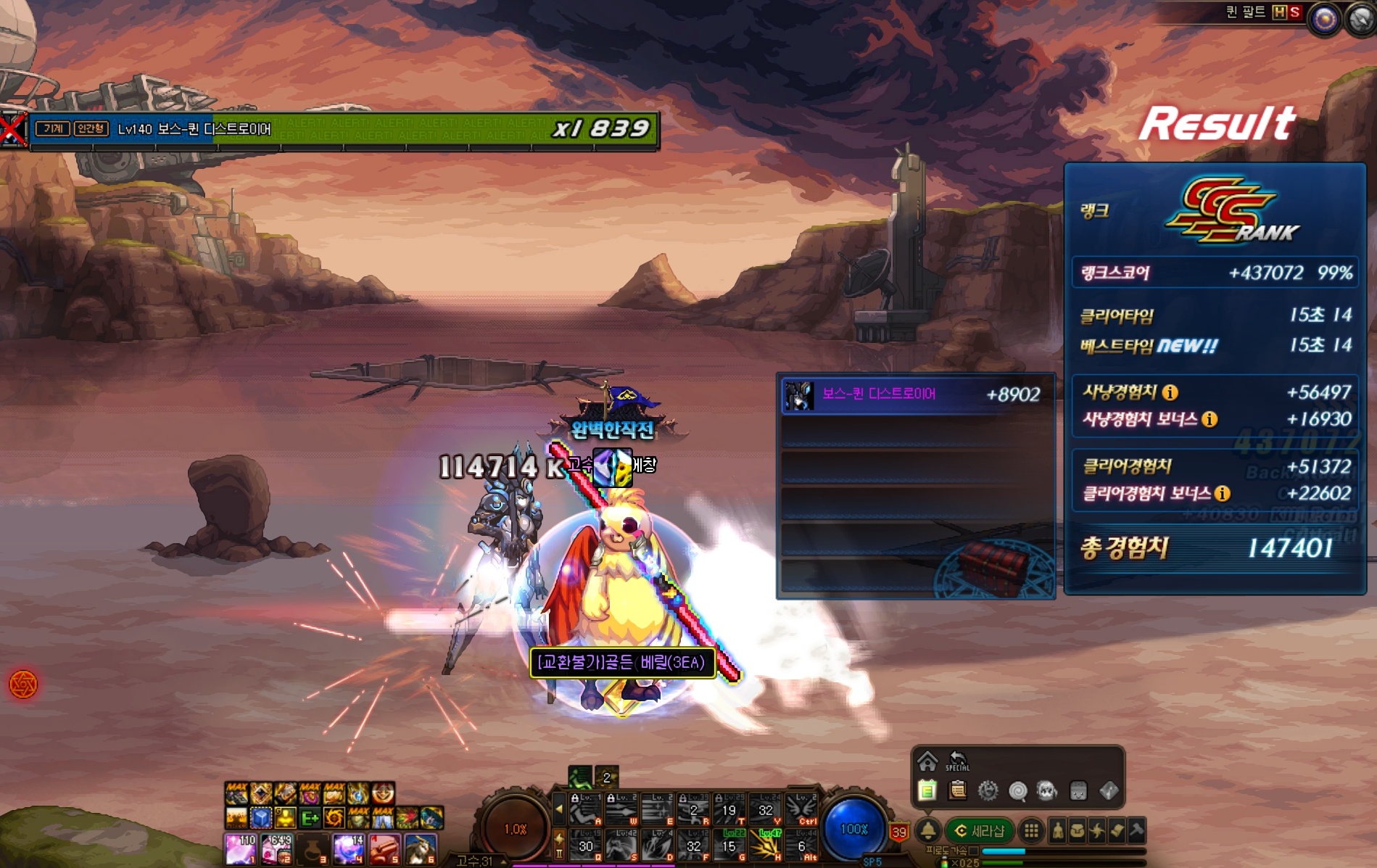Open the skill window star-burst icon

(x=1097, y=831)
